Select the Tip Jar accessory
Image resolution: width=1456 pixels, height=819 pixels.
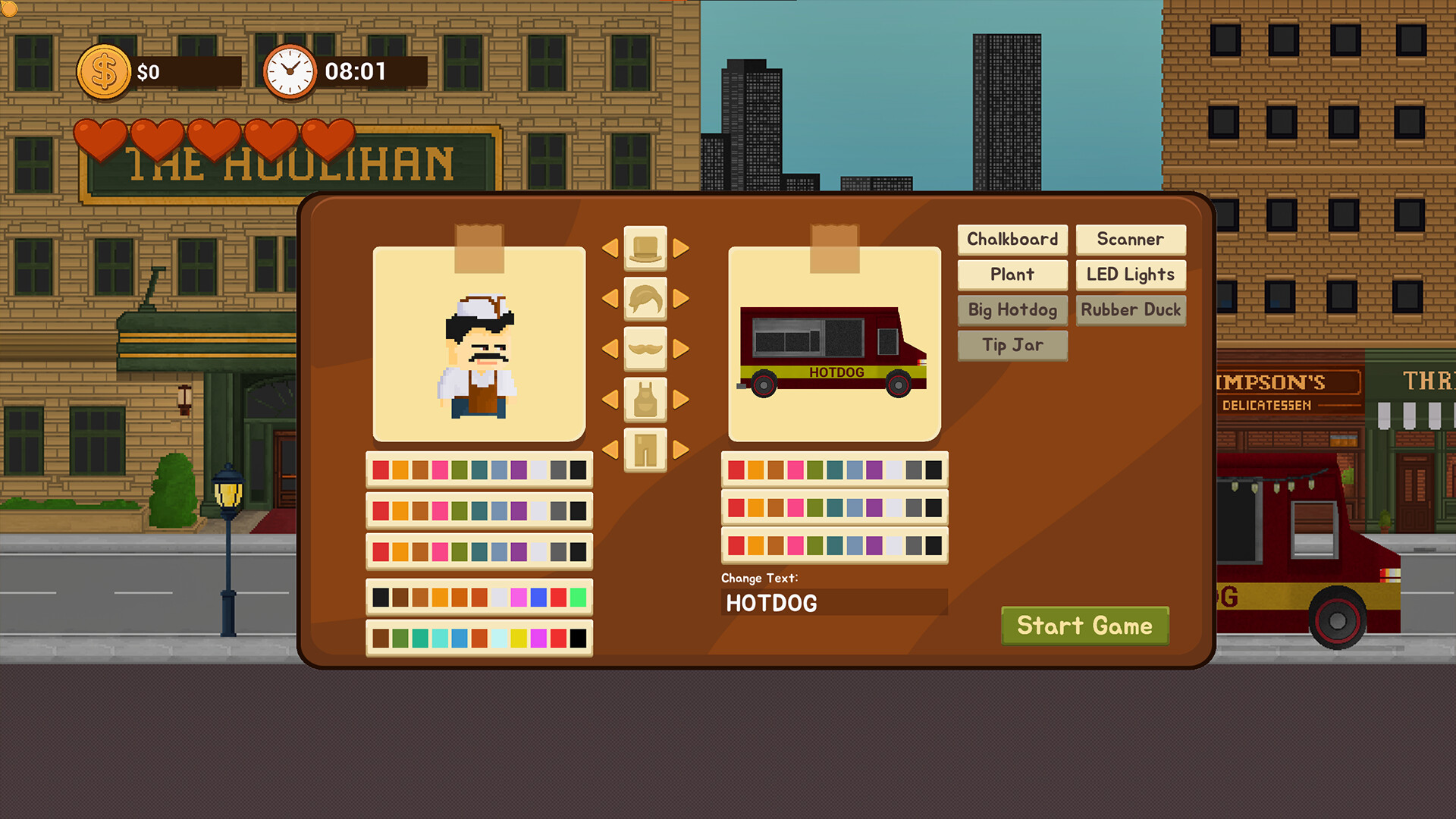click(1012, 345)
